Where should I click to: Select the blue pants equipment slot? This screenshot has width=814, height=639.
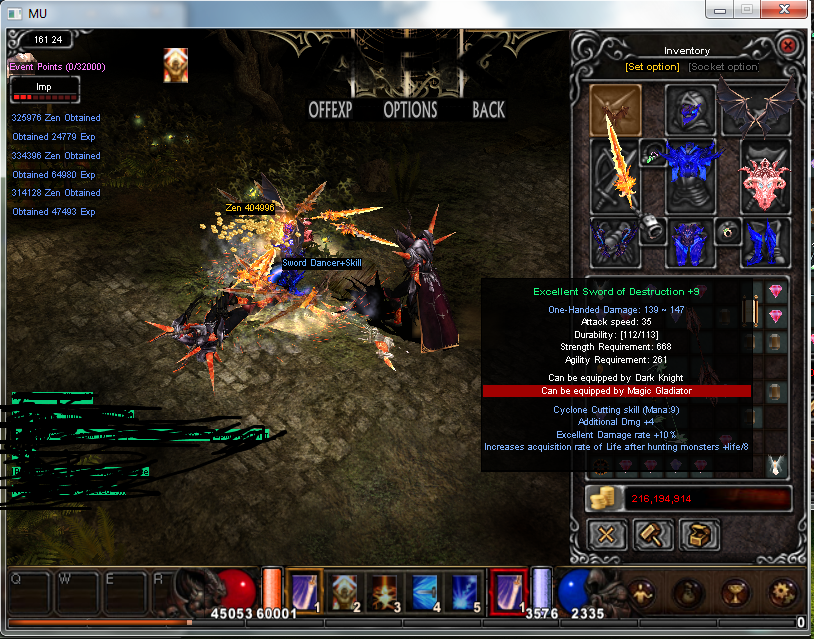pyautogui.click(x=689, y=243)
